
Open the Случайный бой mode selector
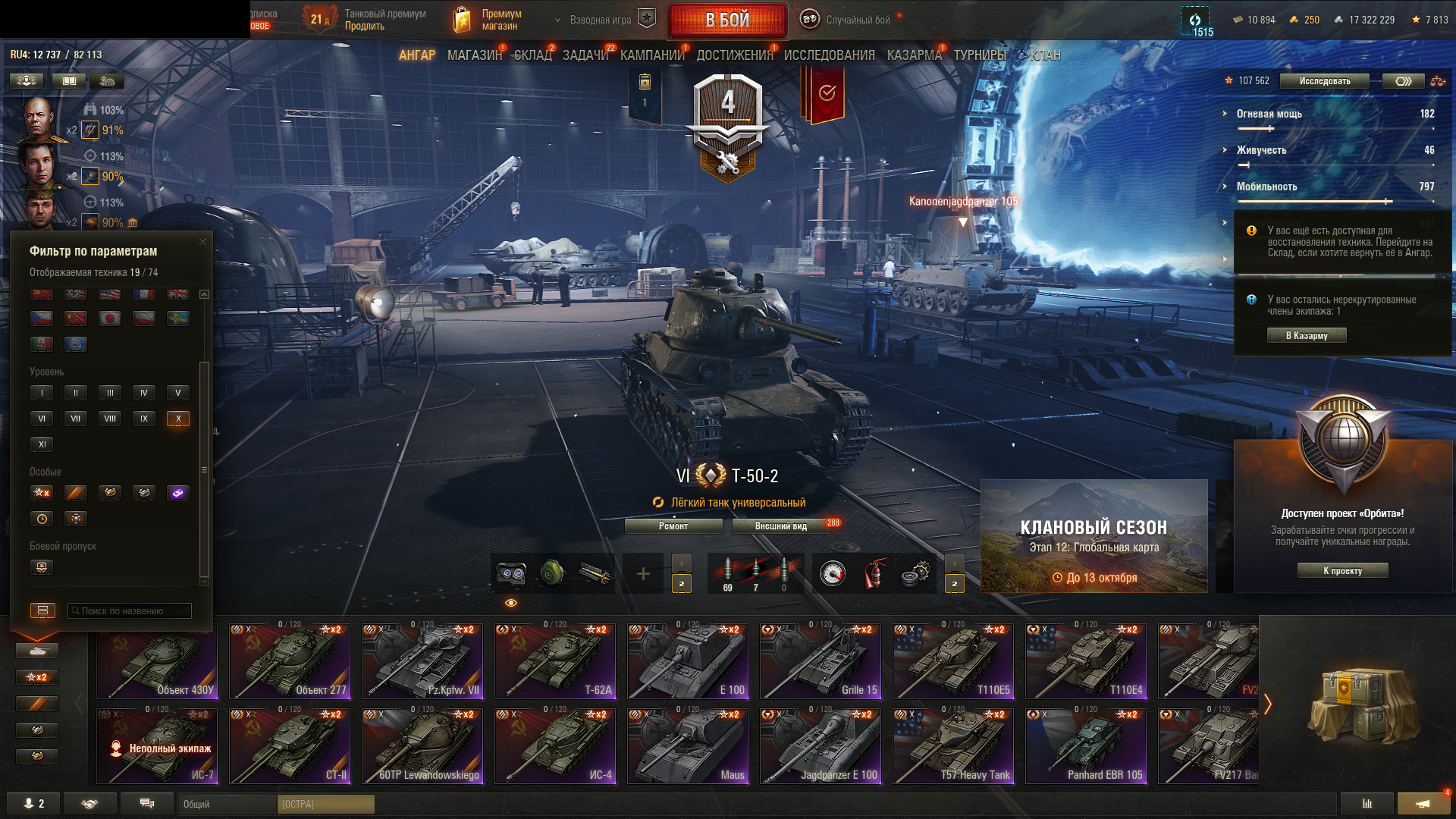click(x=858, y=20)
